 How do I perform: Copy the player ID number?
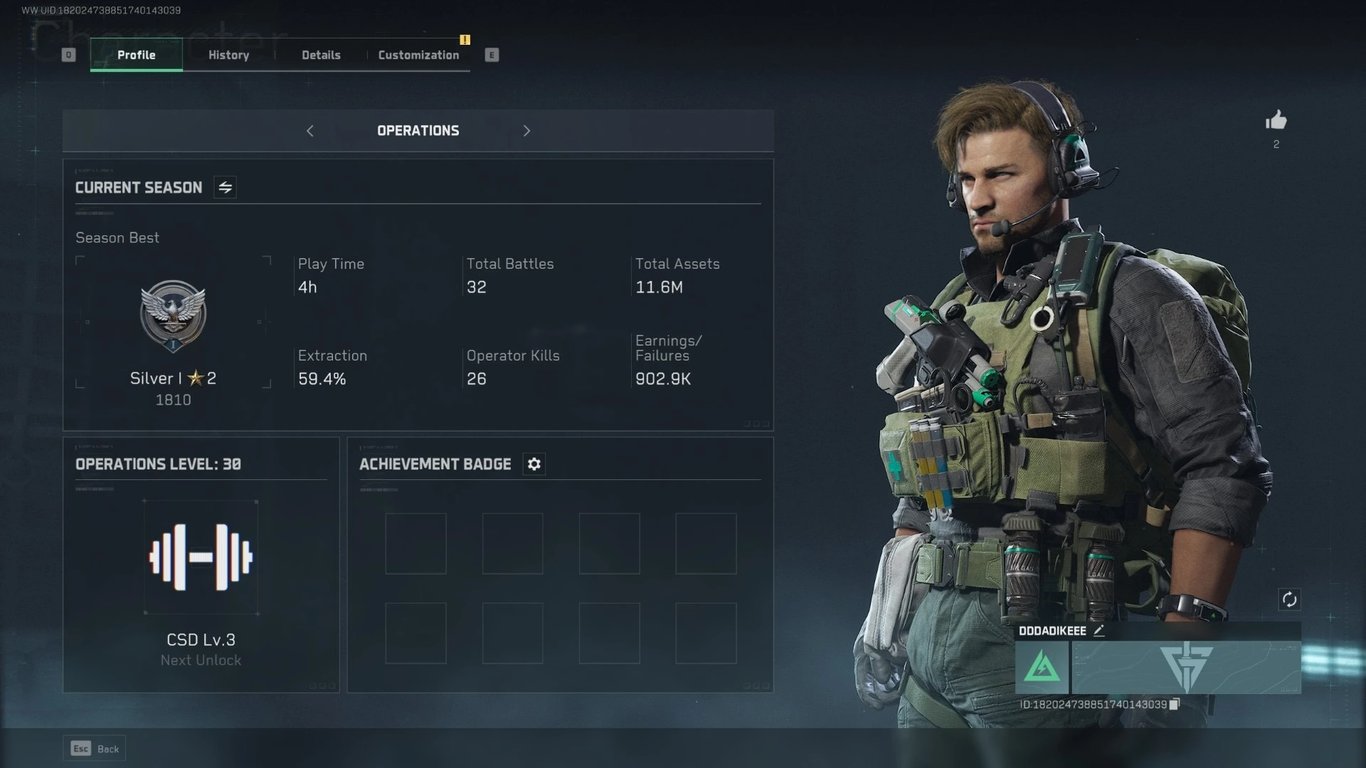1175,704
